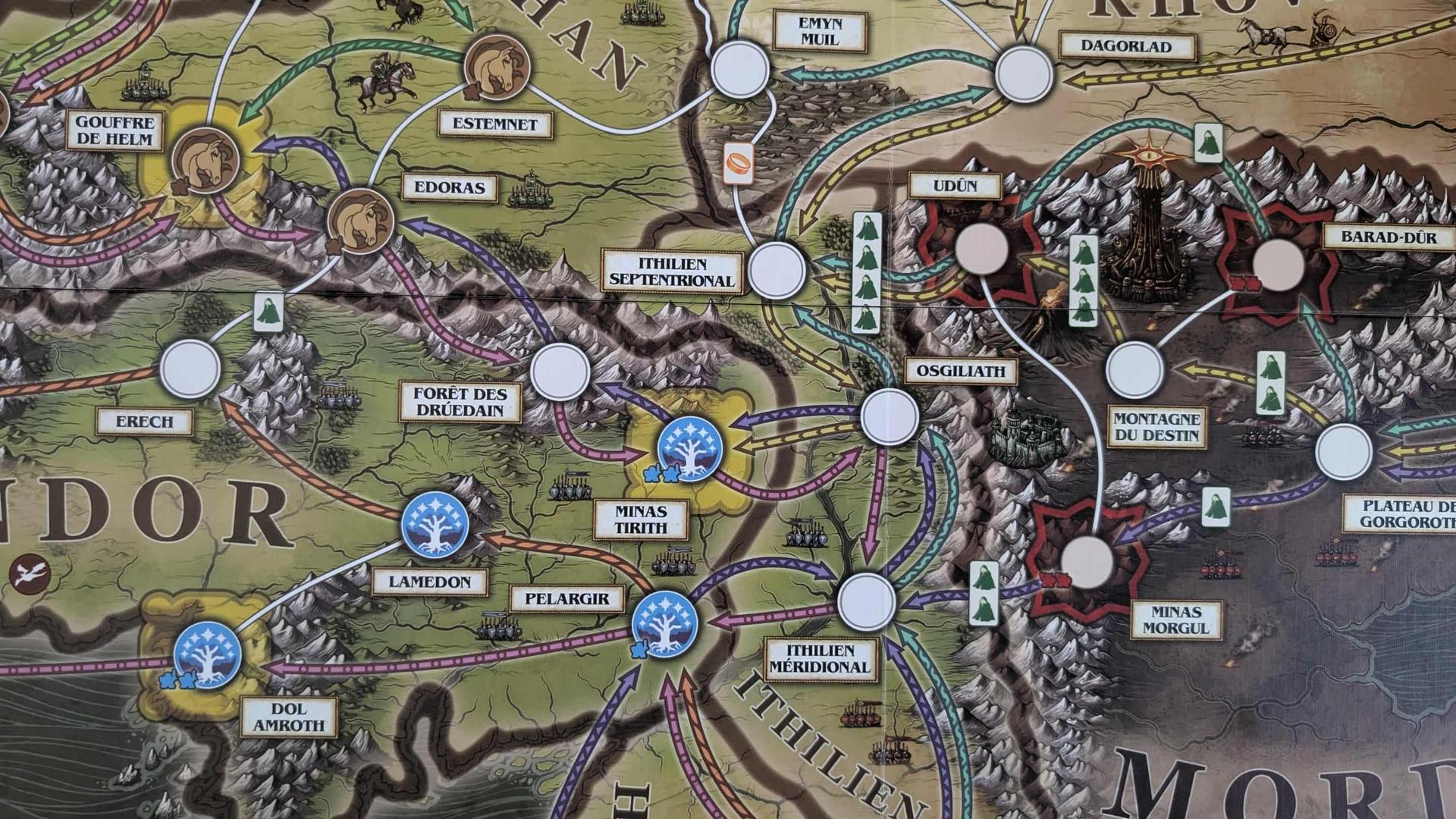
Task: Choose the Ithilien Septentrional circle
Action: pos(776,271)
